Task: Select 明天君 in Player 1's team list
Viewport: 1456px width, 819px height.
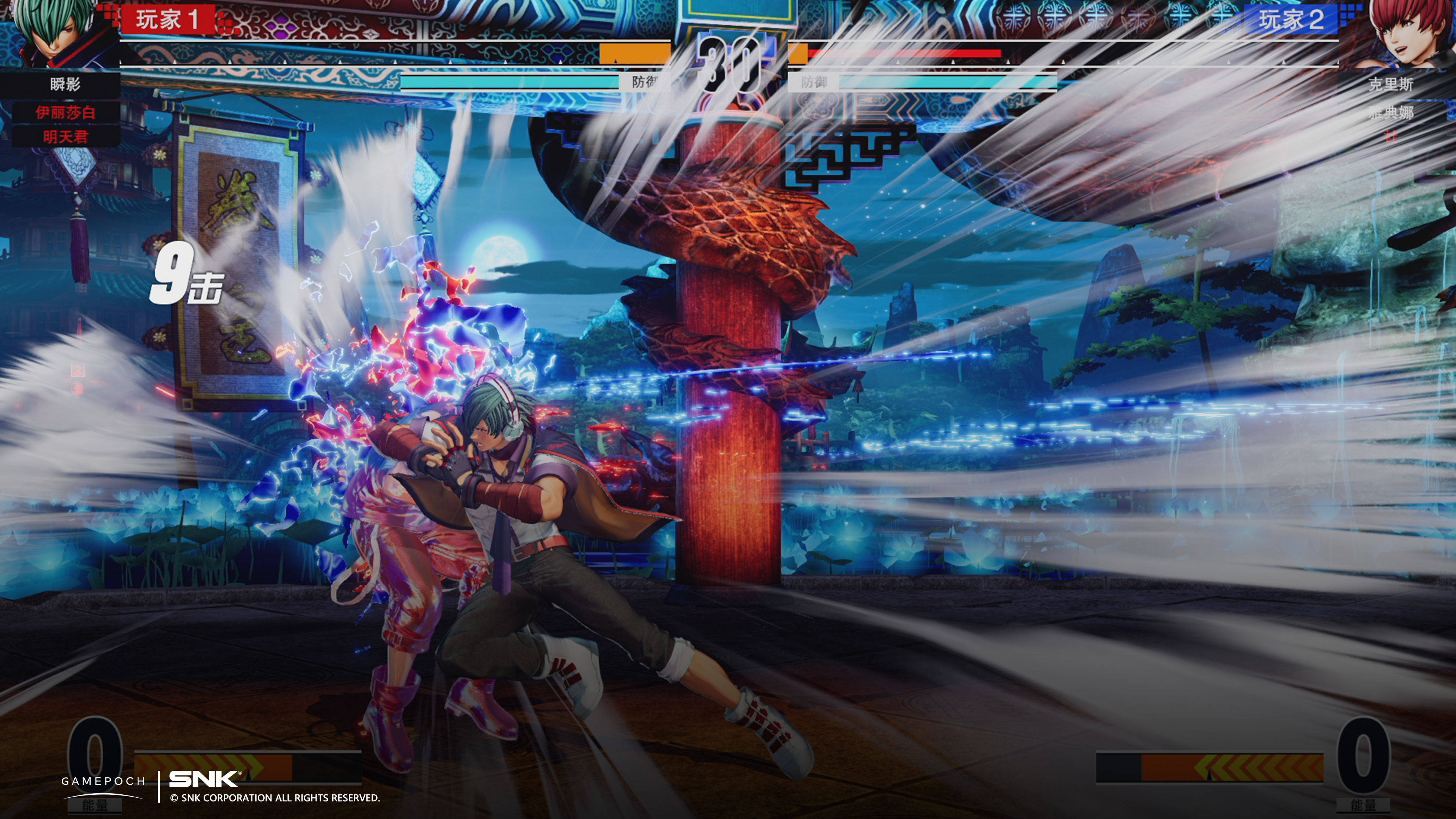Action: click(x=66, y=137)
